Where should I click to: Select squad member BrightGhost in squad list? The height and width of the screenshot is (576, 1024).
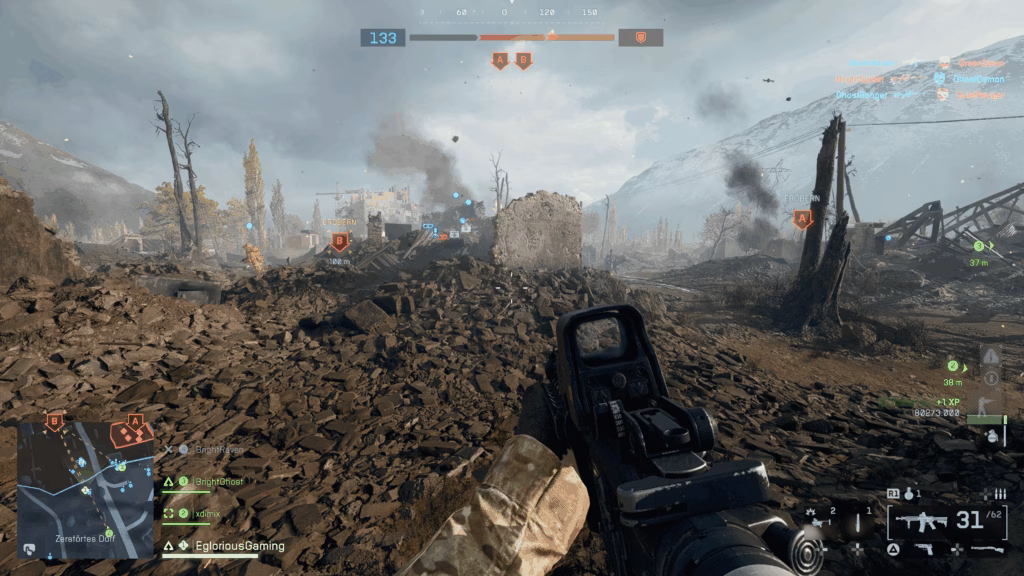(217, 482)
